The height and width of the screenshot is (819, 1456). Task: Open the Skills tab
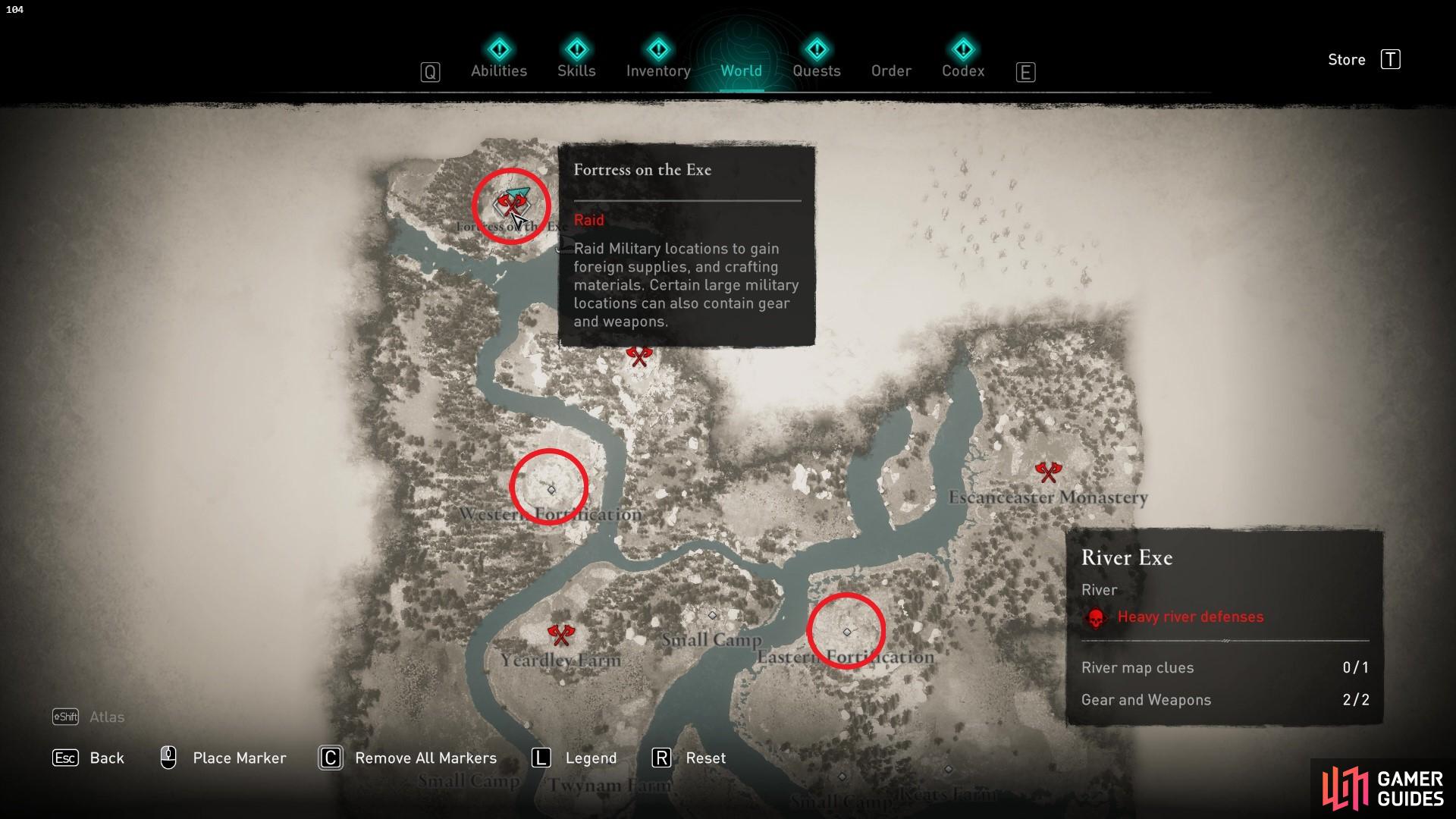click(x=576, y=71)
